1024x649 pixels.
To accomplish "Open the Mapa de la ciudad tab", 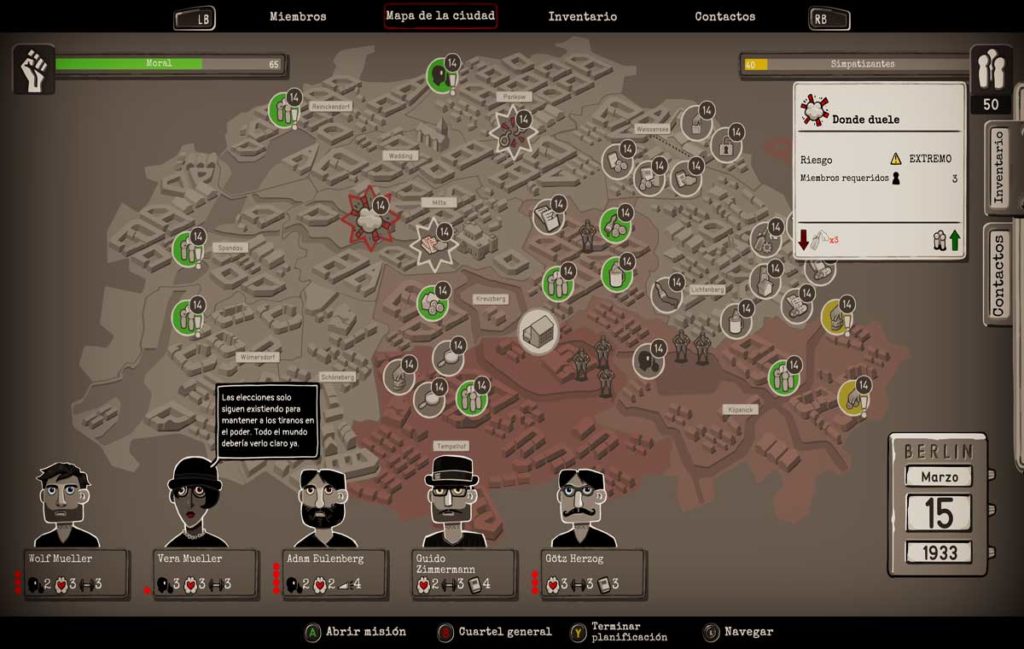I will pos(441,16).
